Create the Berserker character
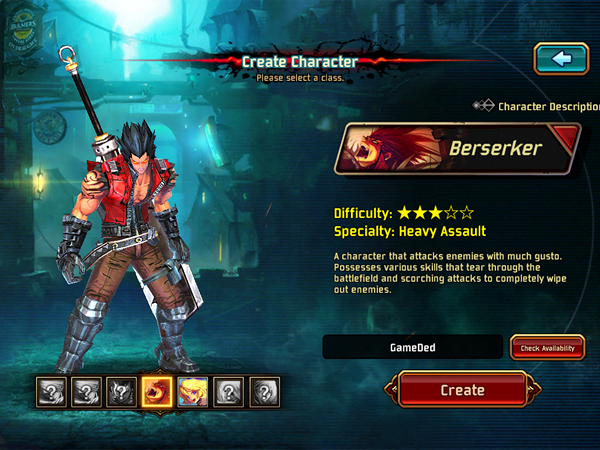Screen dimensions: 600x450 [462, 390]
